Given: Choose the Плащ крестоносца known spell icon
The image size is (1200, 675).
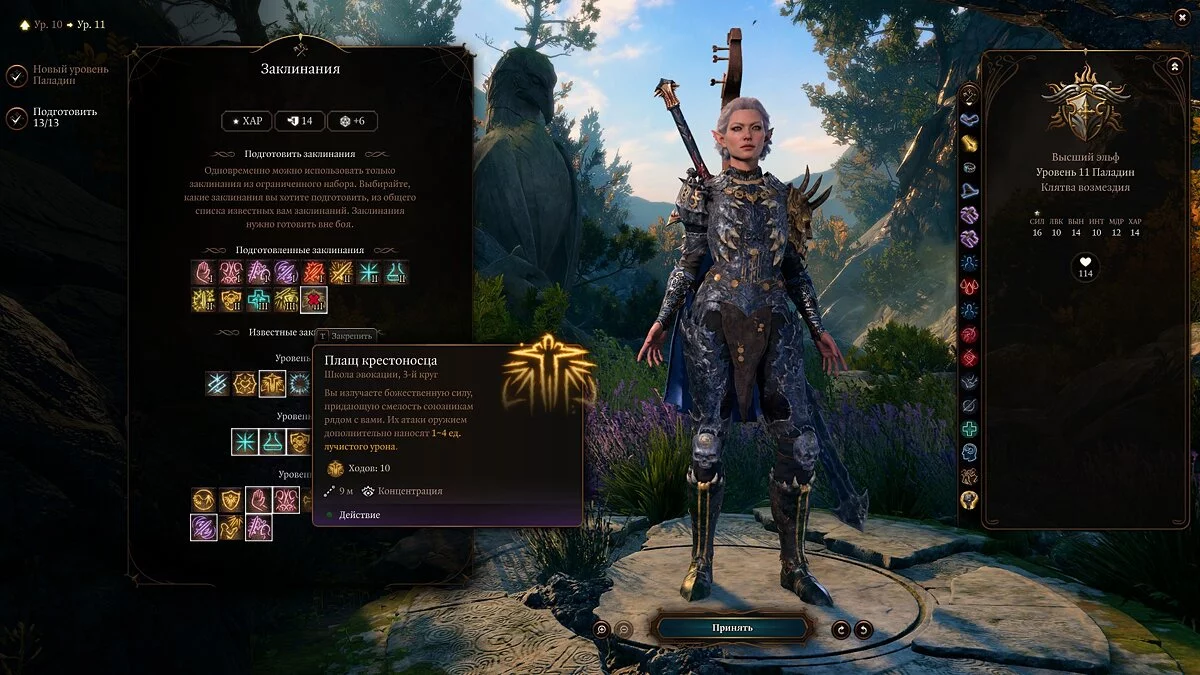Looking at the screenshot, I should (272, 383).
